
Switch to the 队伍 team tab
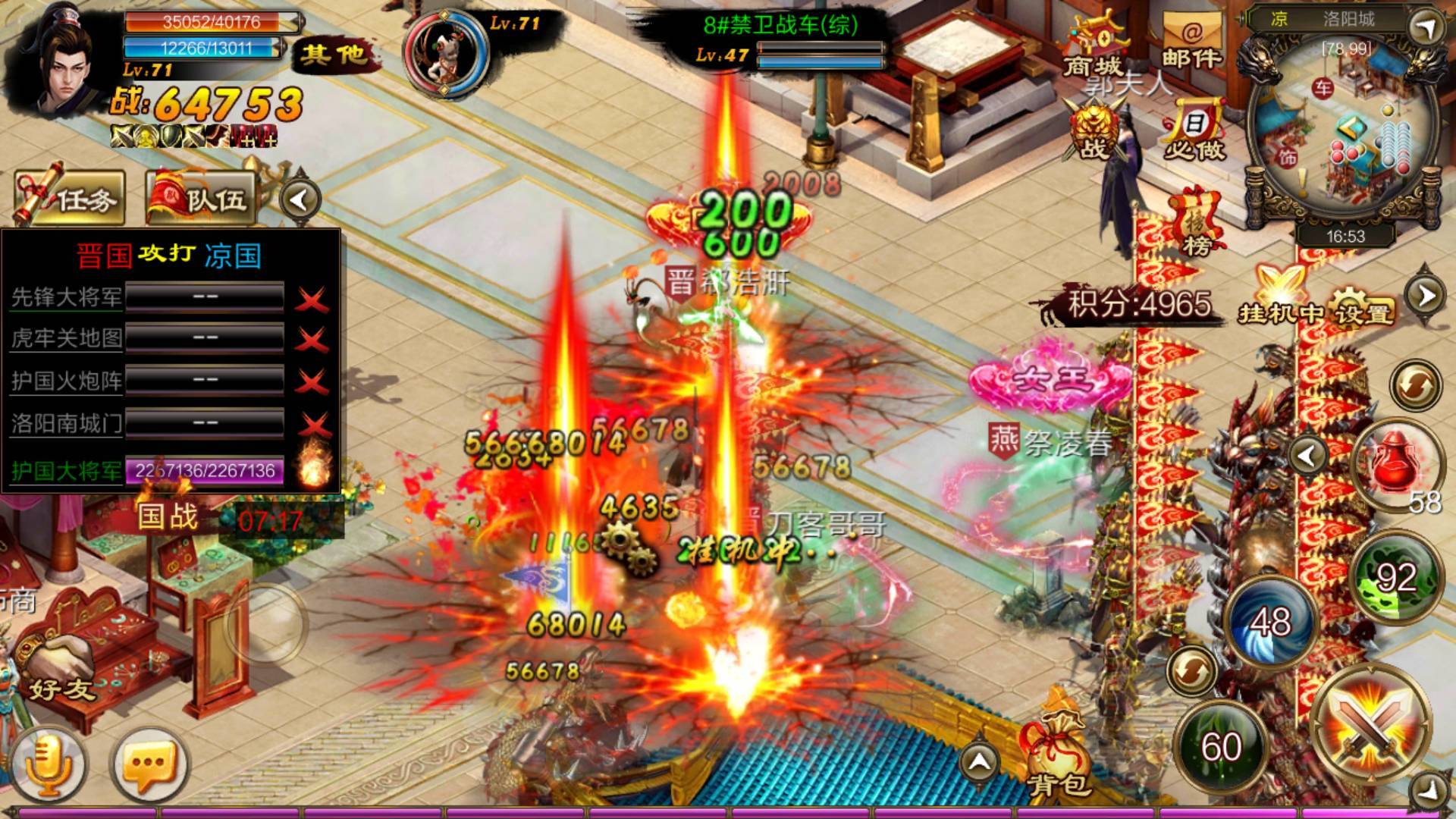pyautogui.click(x=202, y=199)
